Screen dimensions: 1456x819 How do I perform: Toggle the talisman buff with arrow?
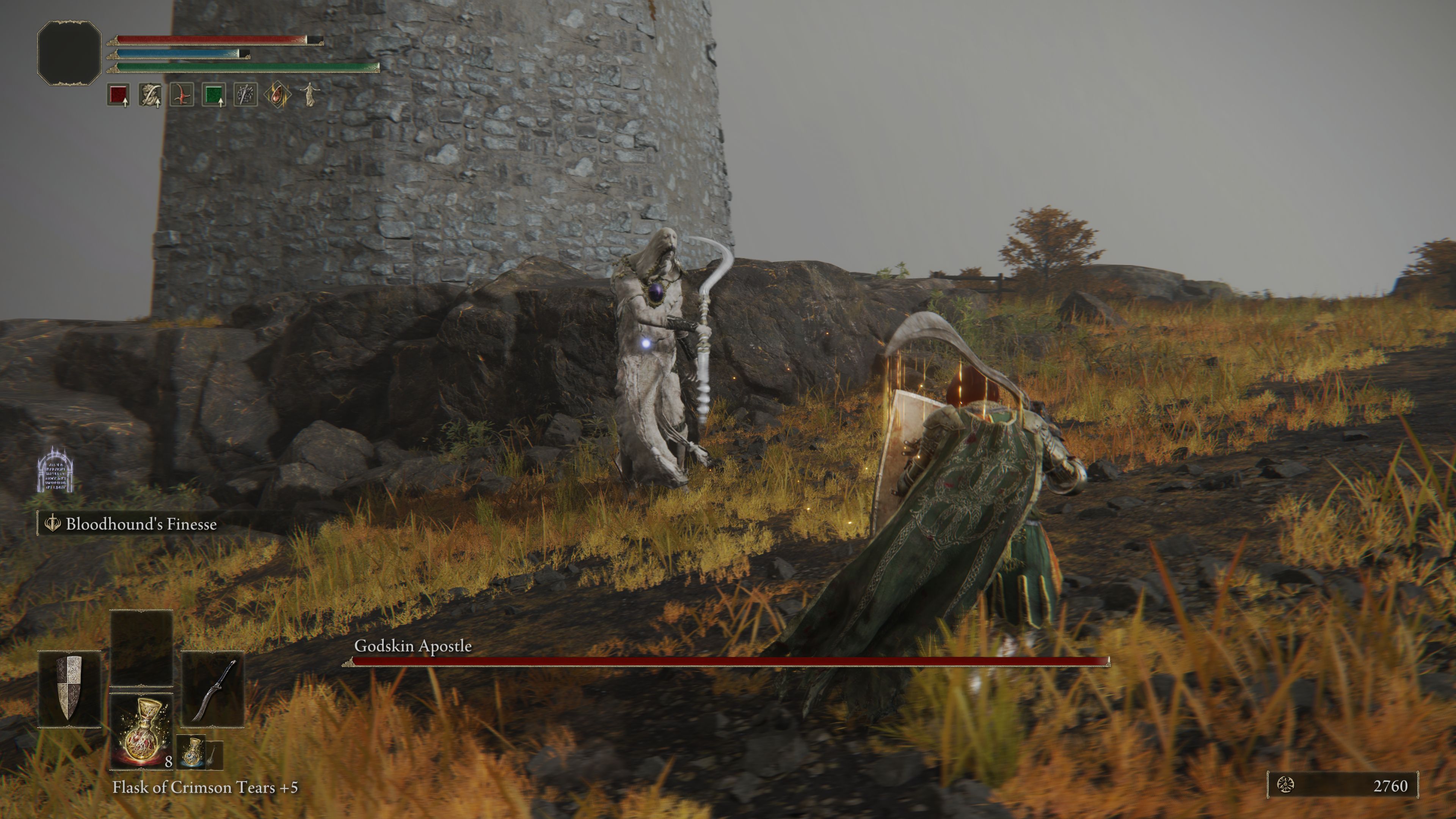click(x=150, y=95)
